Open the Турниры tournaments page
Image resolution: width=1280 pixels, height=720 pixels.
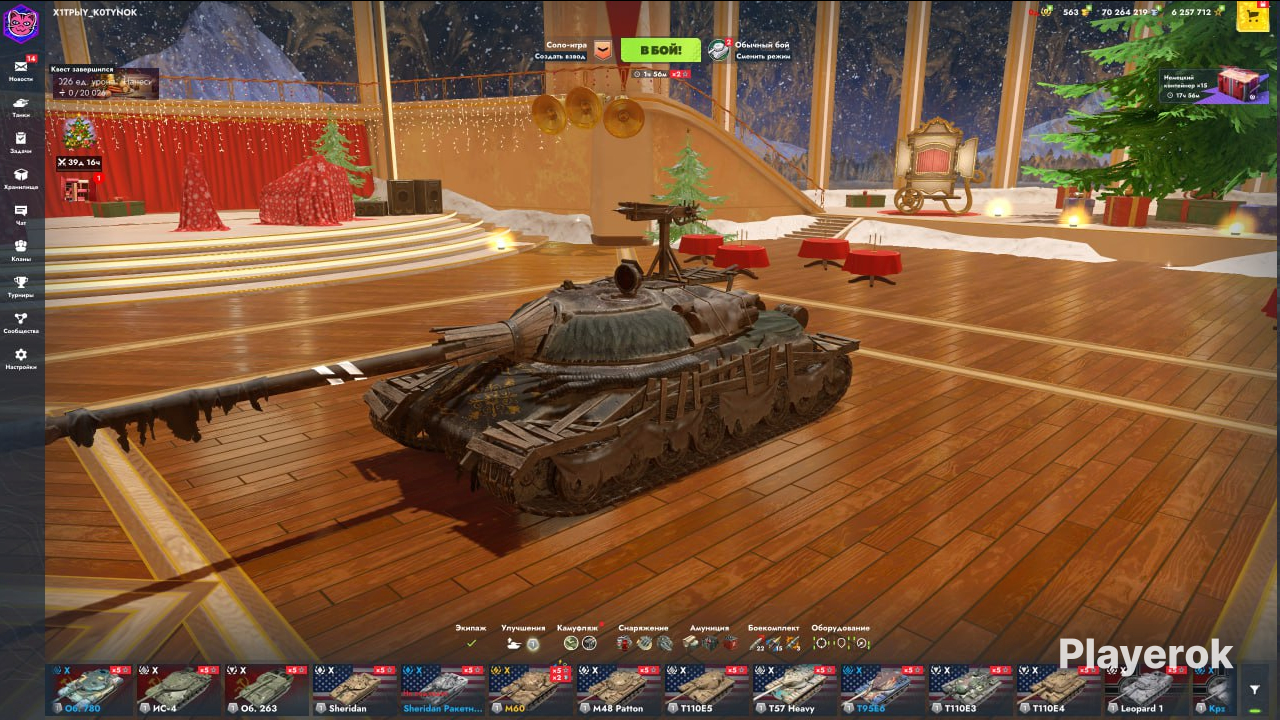click(x=21, y=287)
